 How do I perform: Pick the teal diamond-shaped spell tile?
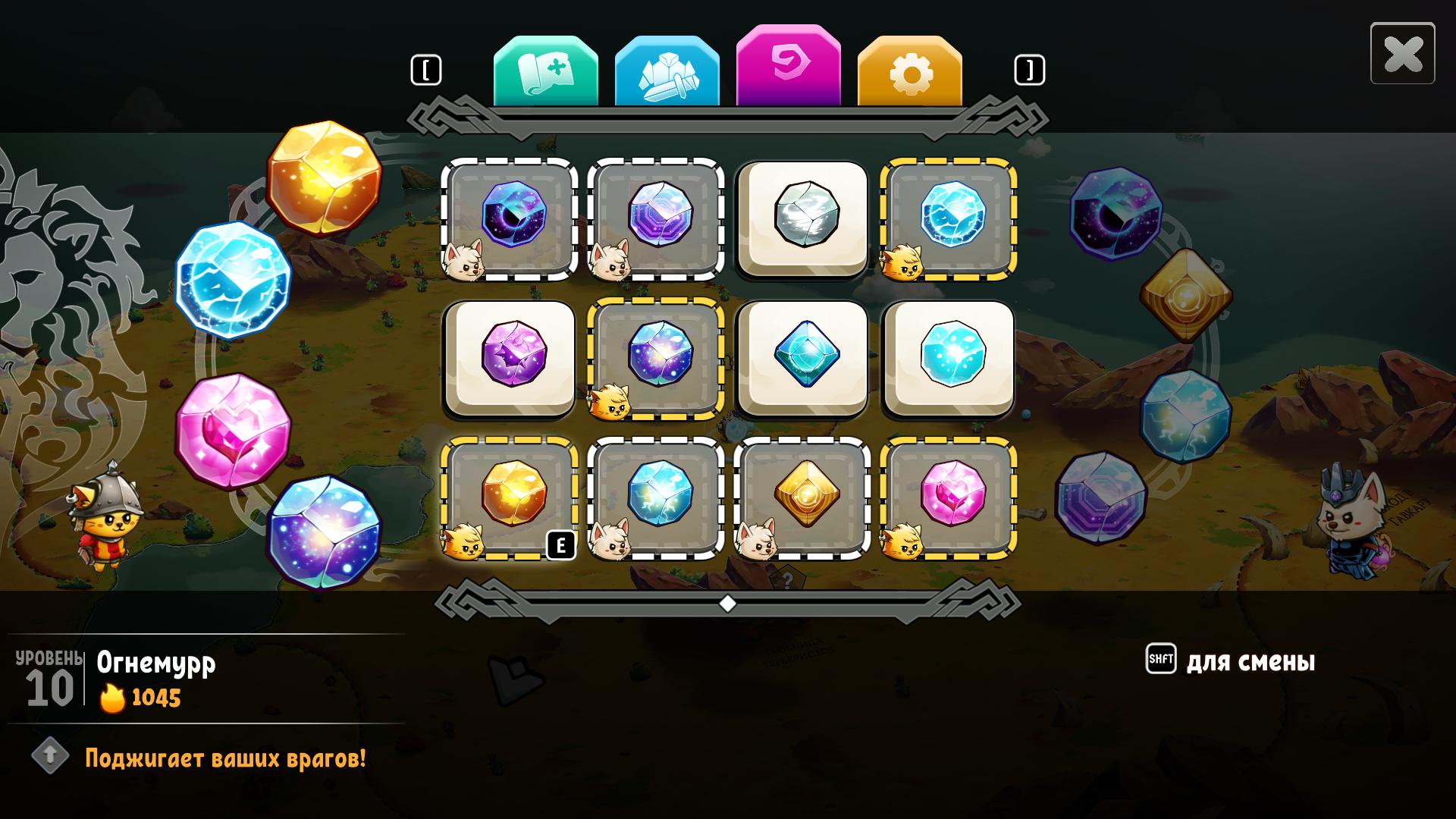[803, 356]
